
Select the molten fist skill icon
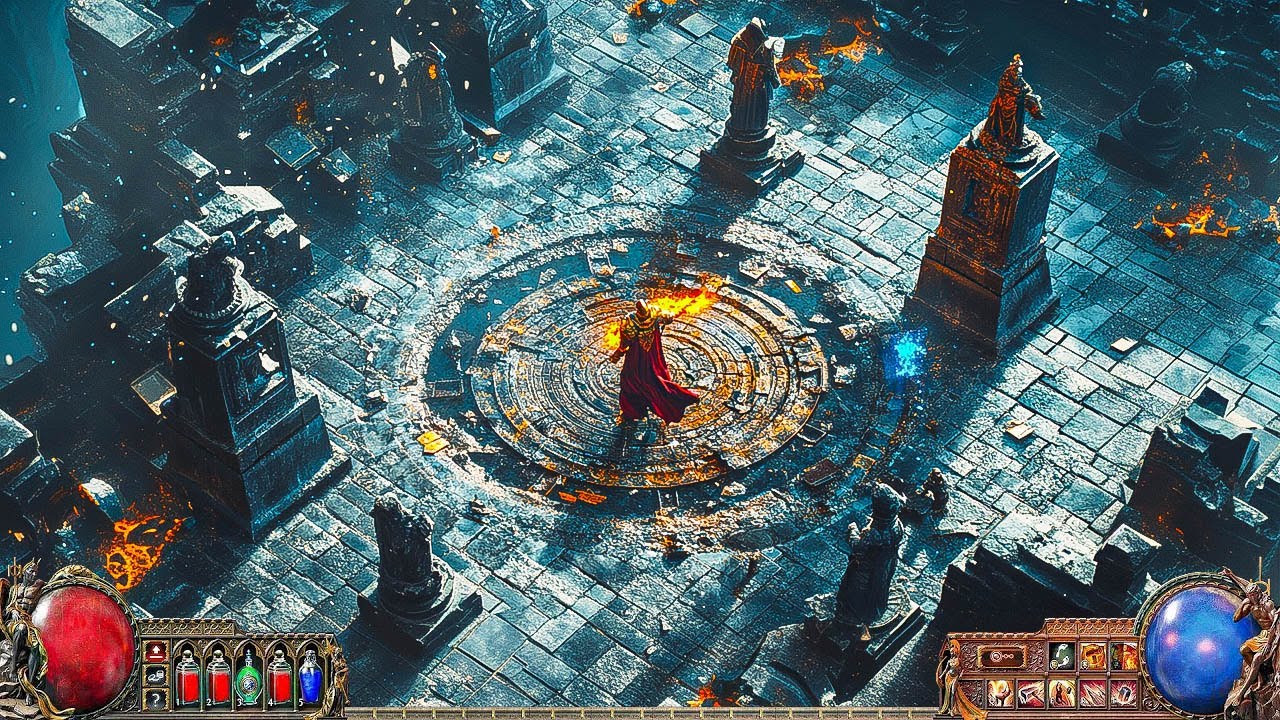(999, 693)
